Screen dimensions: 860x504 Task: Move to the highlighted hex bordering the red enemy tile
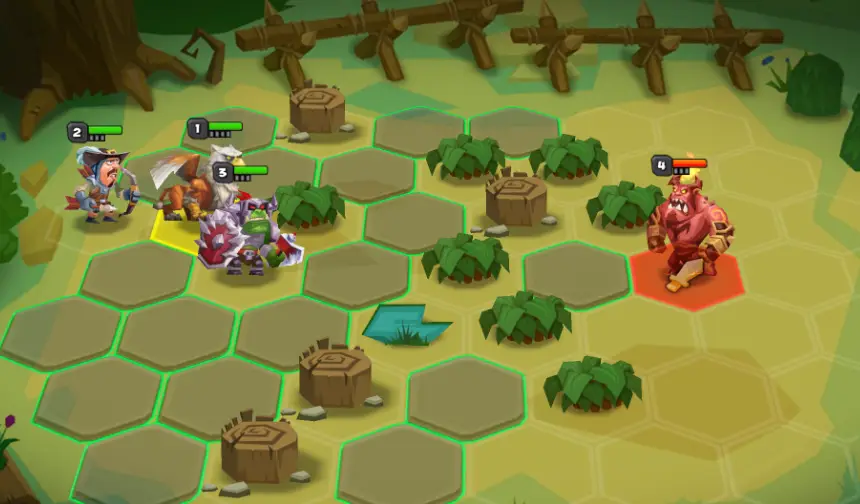(576, 274)
